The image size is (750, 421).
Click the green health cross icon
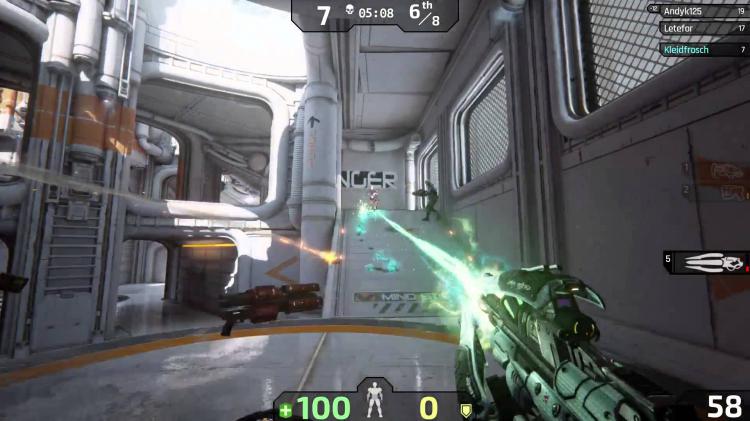(286, 409)
